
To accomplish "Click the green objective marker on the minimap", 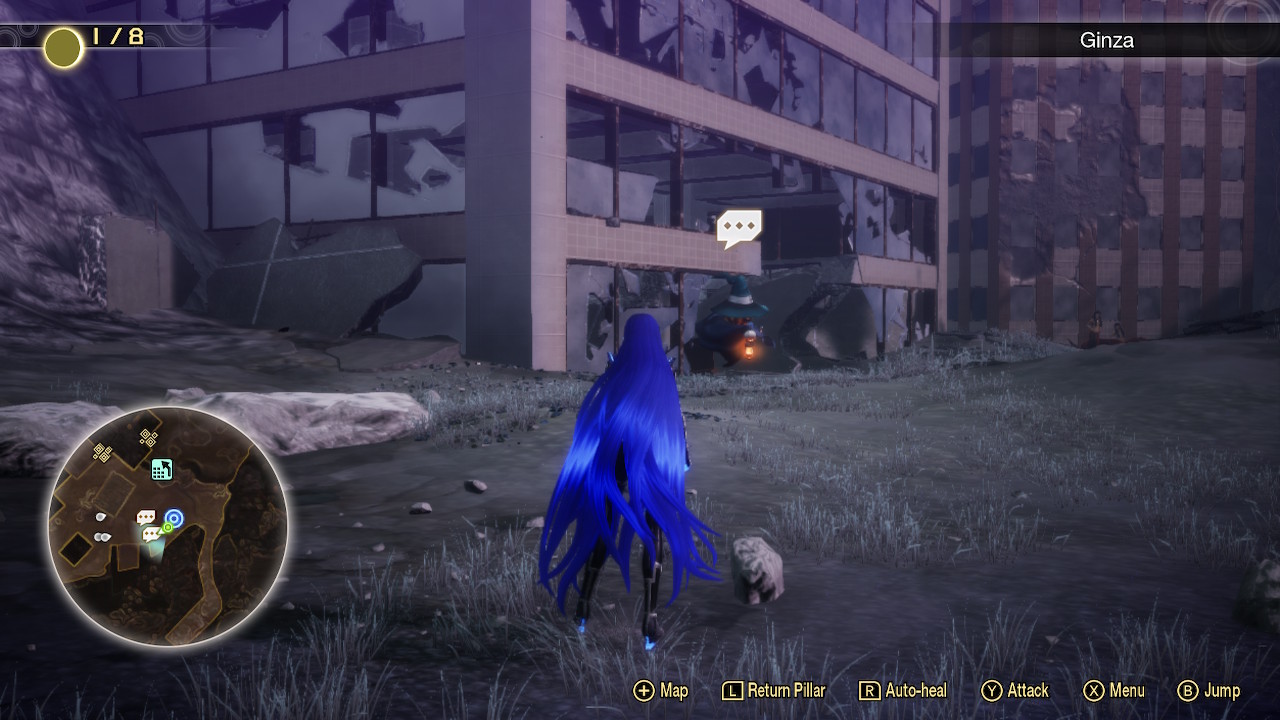I will (167, 527).
